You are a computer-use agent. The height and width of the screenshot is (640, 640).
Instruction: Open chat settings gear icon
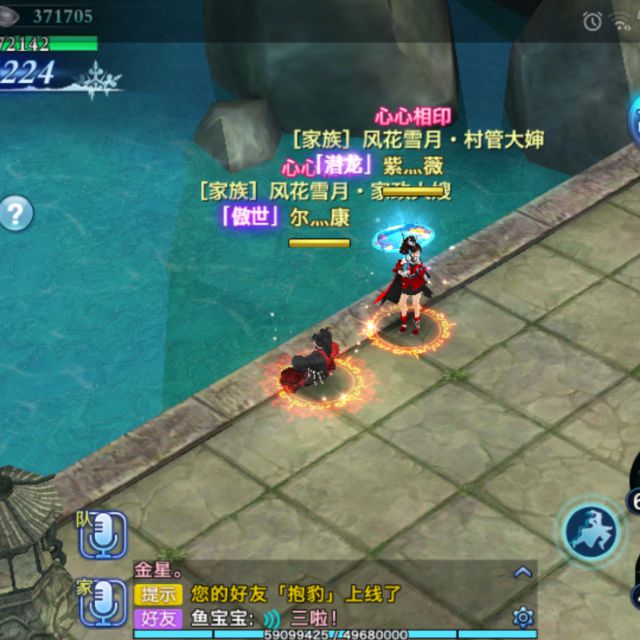[x=522, y=617]
